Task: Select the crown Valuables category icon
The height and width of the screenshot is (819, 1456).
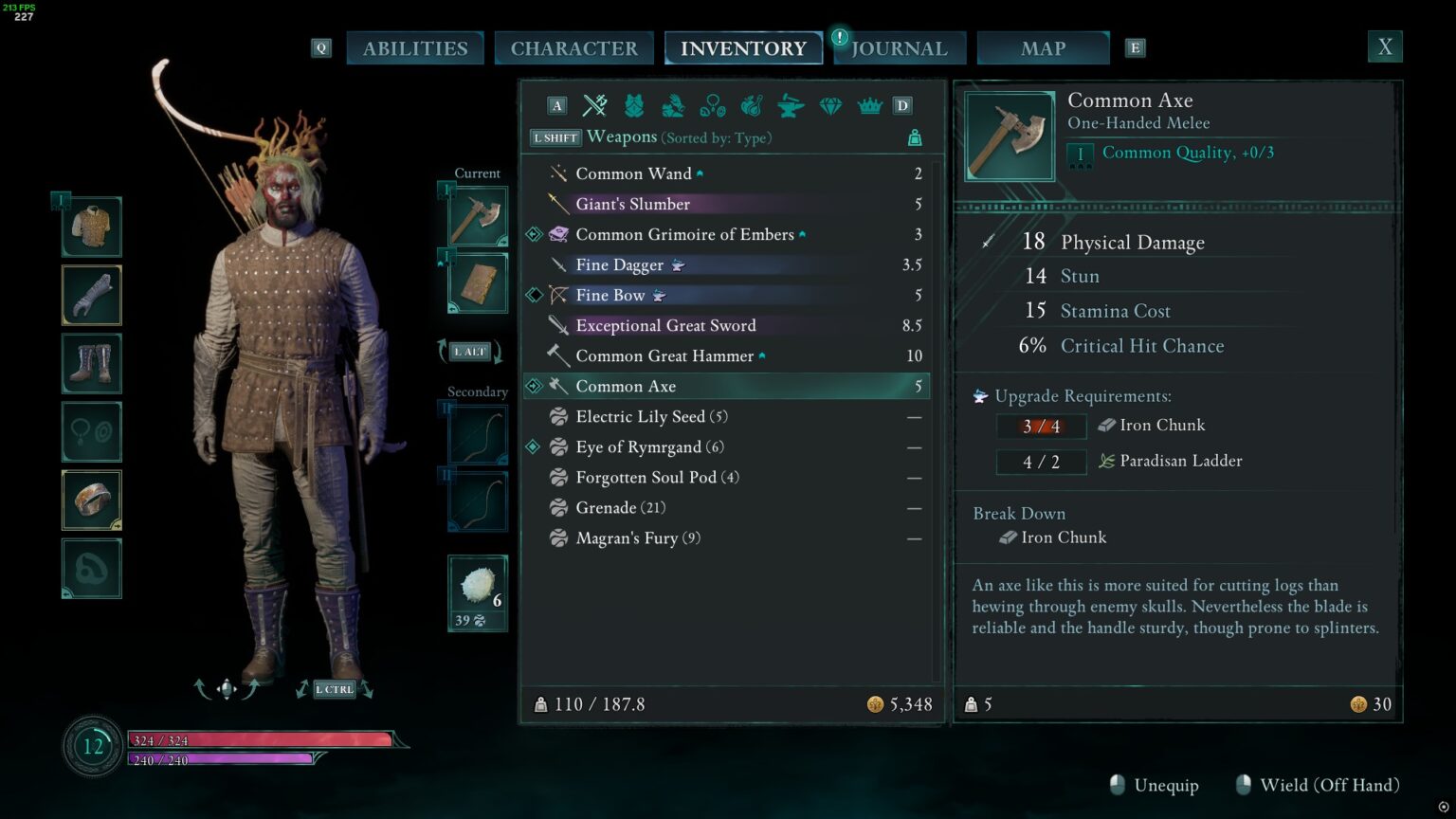Action: (868, 106)
